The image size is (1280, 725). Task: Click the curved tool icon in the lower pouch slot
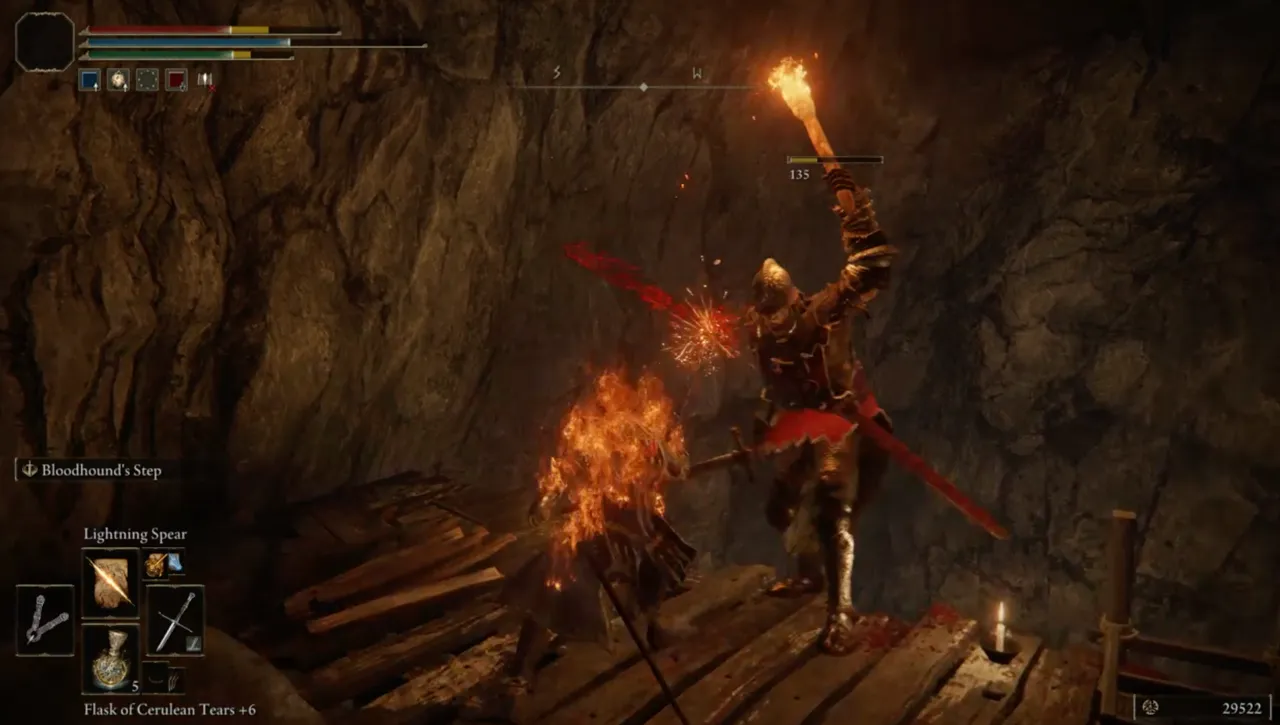point(155,676)
